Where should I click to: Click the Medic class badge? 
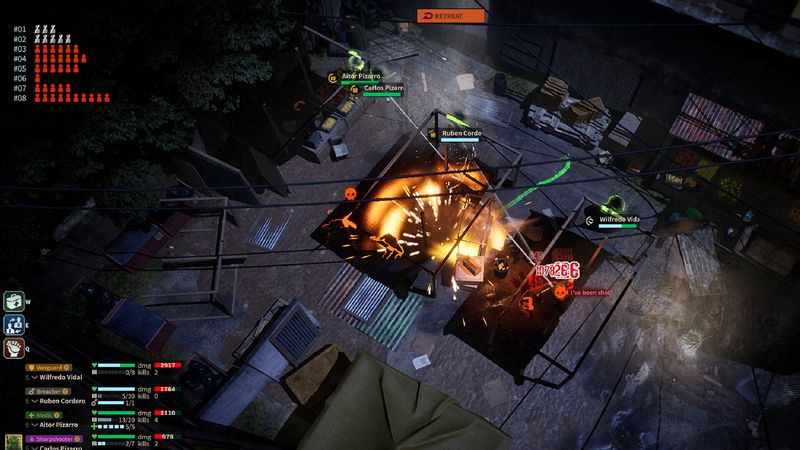(x=42, y=414)
